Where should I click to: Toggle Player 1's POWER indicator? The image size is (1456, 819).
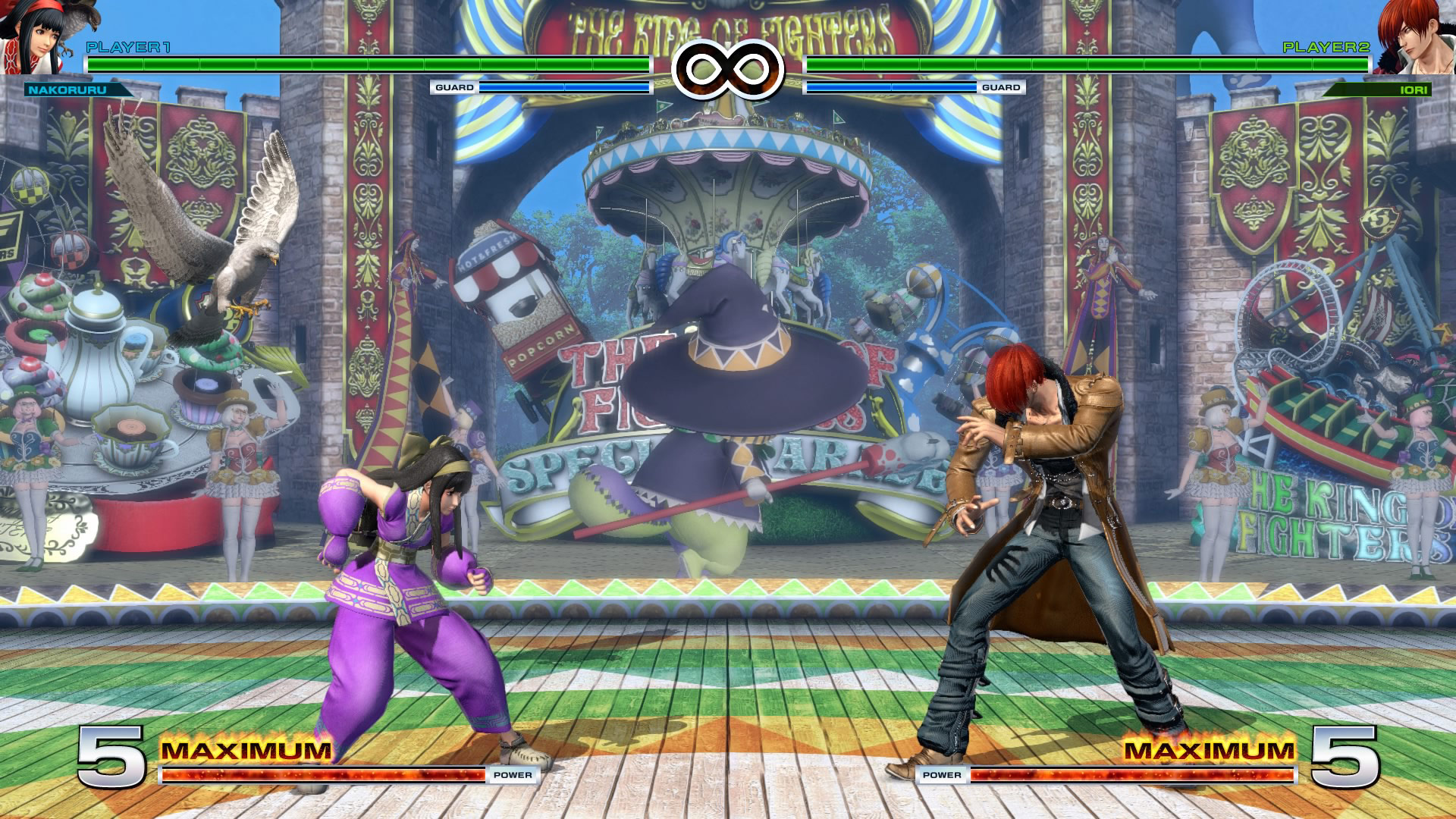512,776
